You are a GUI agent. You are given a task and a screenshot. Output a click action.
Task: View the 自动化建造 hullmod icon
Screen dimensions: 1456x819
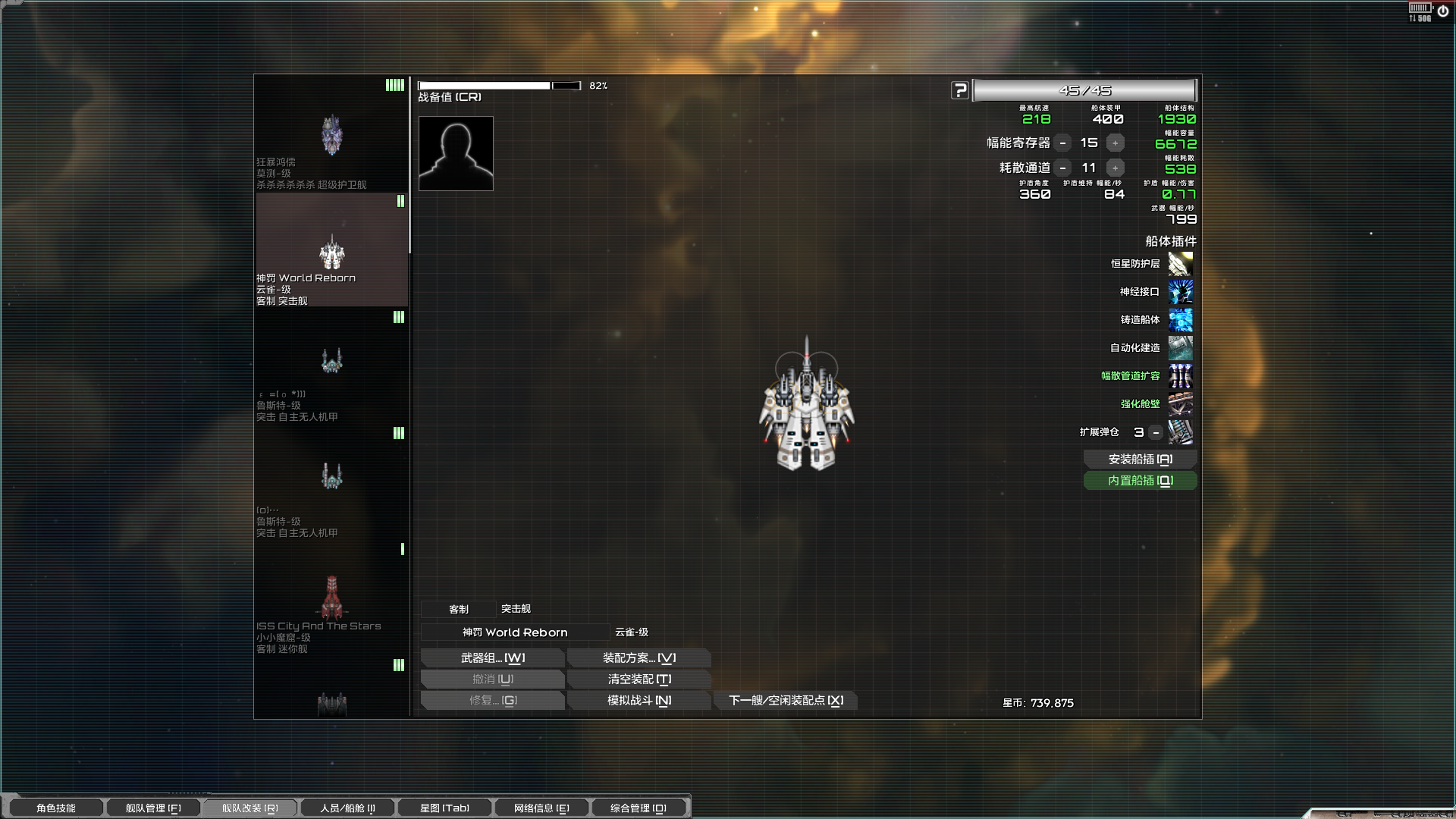pos(1181,348)
